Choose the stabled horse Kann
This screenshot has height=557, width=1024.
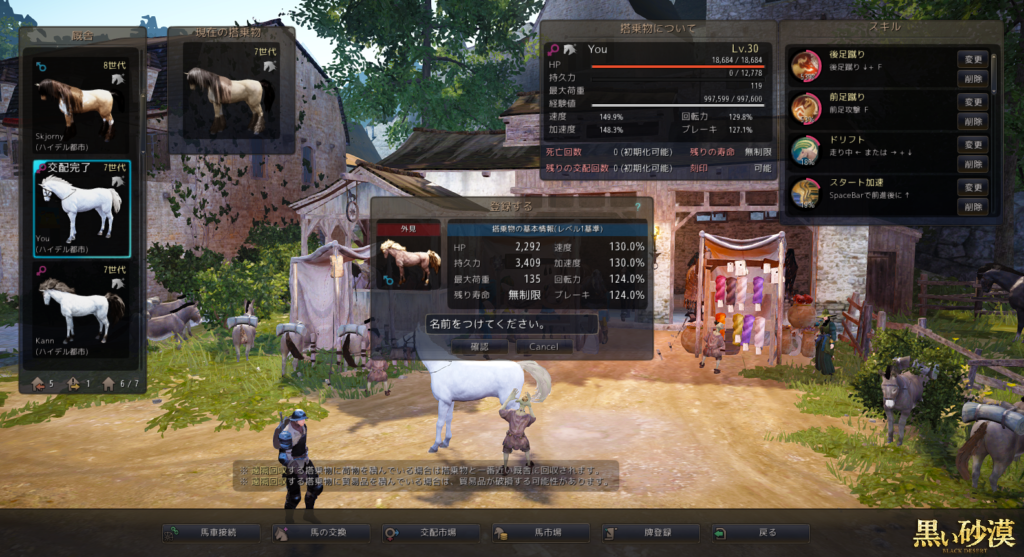(81, 308)
